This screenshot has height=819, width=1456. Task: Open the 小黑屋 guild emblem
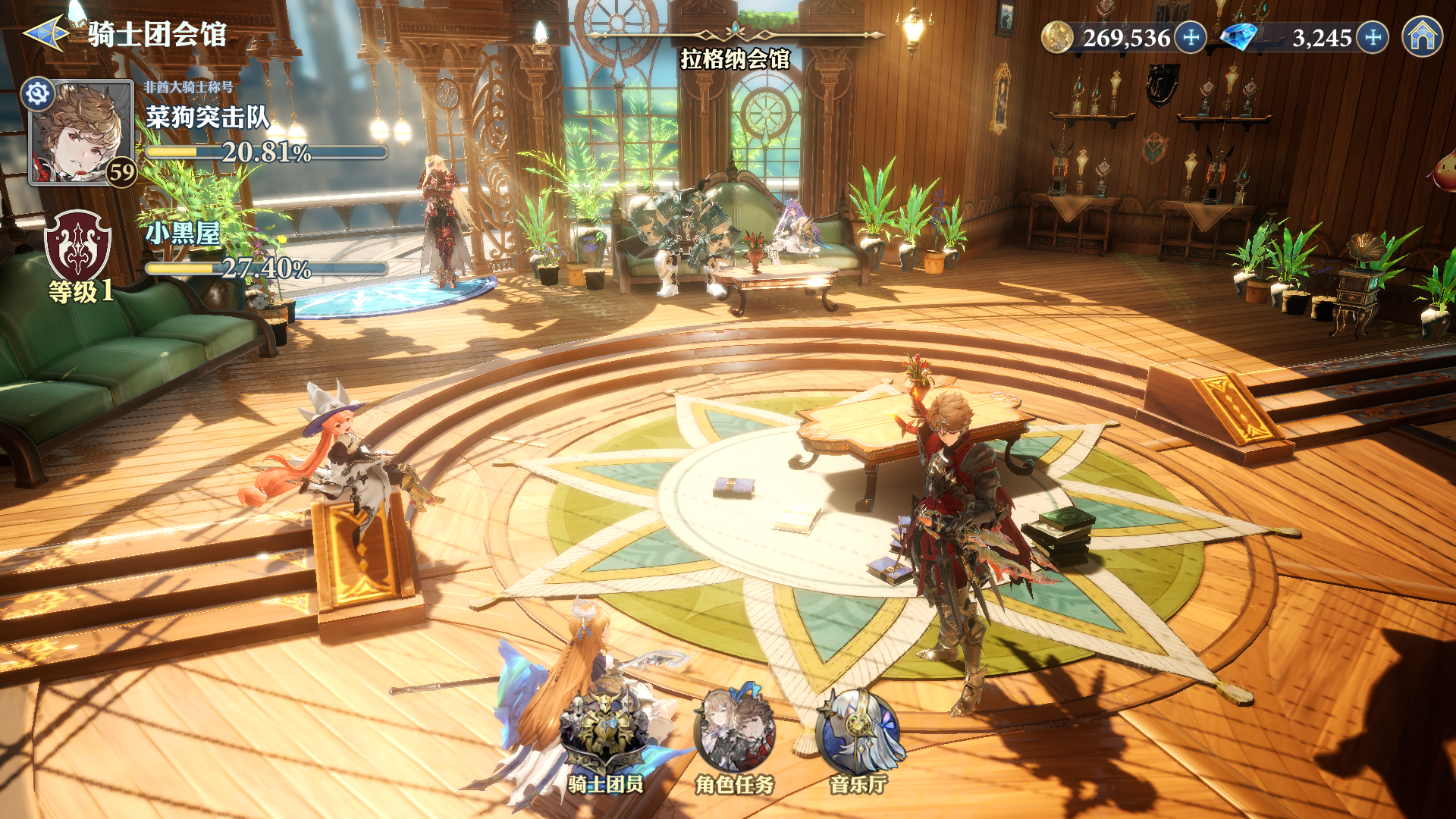click(78, 246)
